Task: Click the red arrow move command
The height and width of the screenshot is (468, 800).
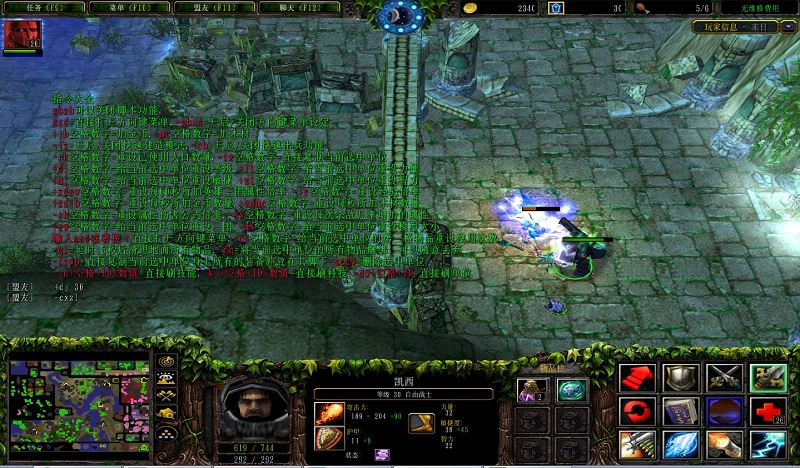Action: (635, 378)
